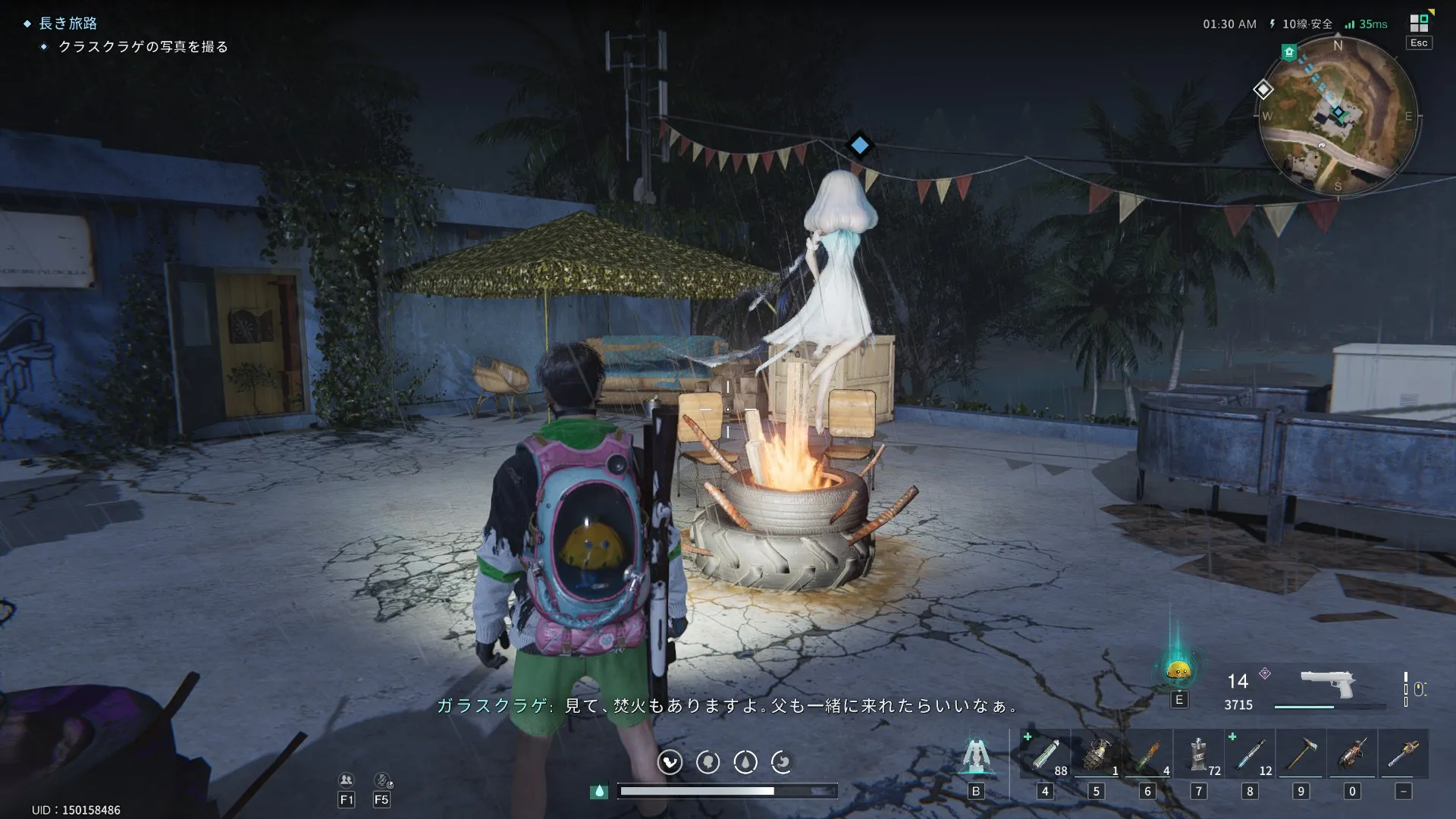1456x819 pixels.
Task: Select the yellow-headed tool in last slot
Action: [x=1404, y=755]
